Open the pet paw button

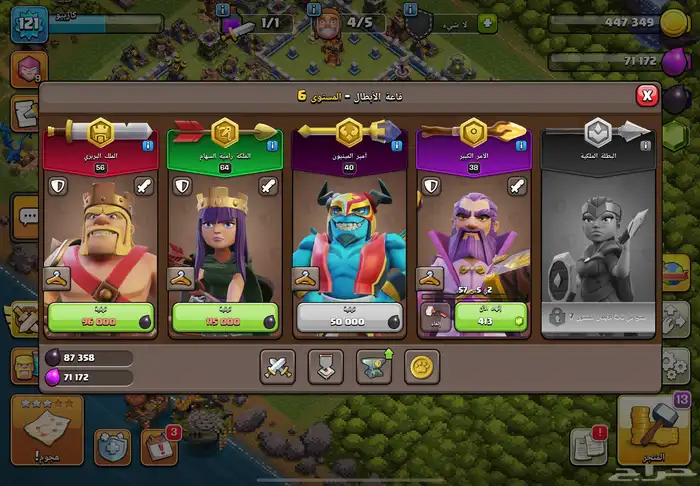(422, 367)
